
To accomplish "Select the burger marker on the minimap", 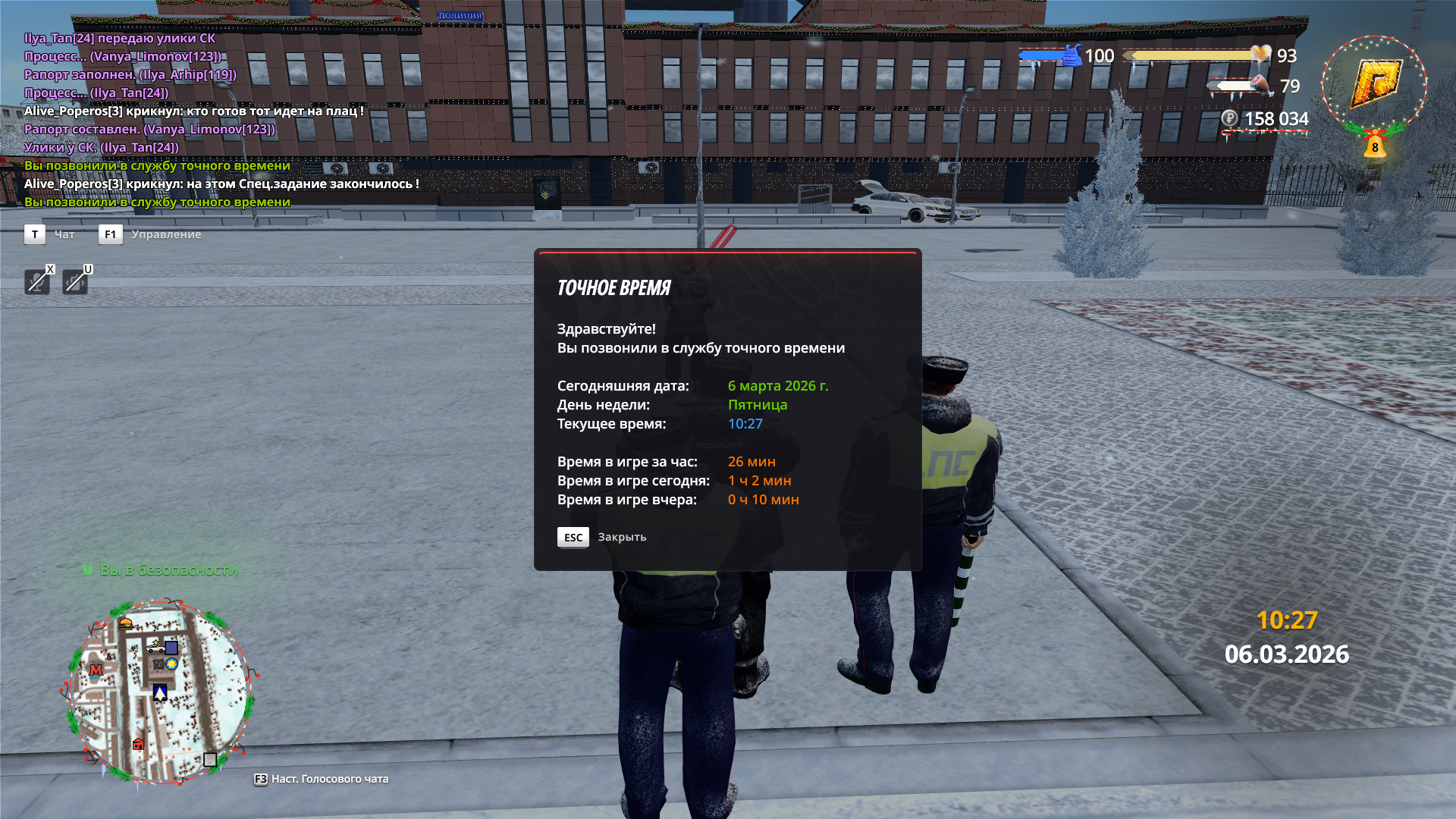I will point(126,623).
